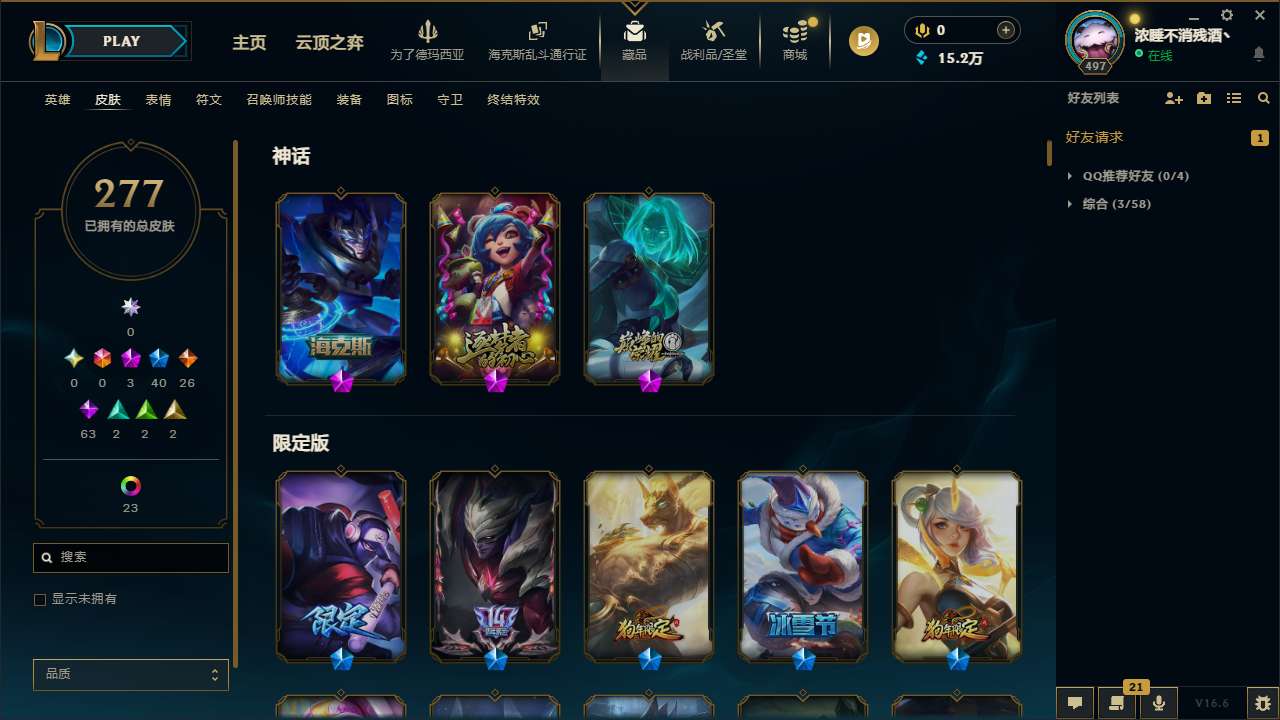Click the 搜索 search input field

(130, 557)
